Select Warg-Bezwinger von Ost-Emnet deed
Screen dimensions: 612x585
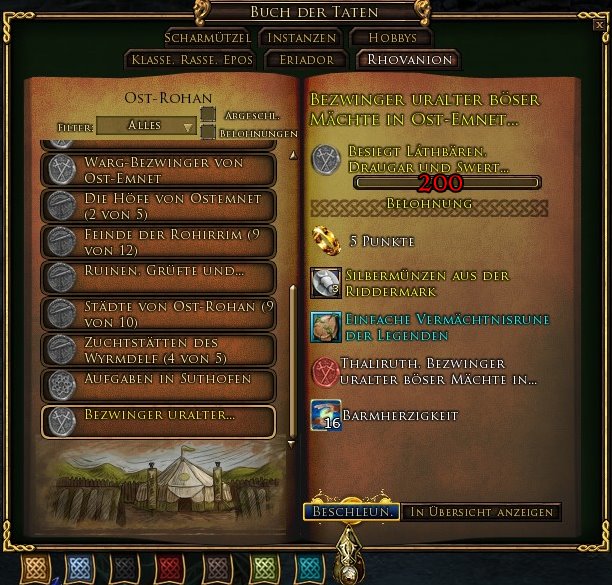click(x=159, y=169)
